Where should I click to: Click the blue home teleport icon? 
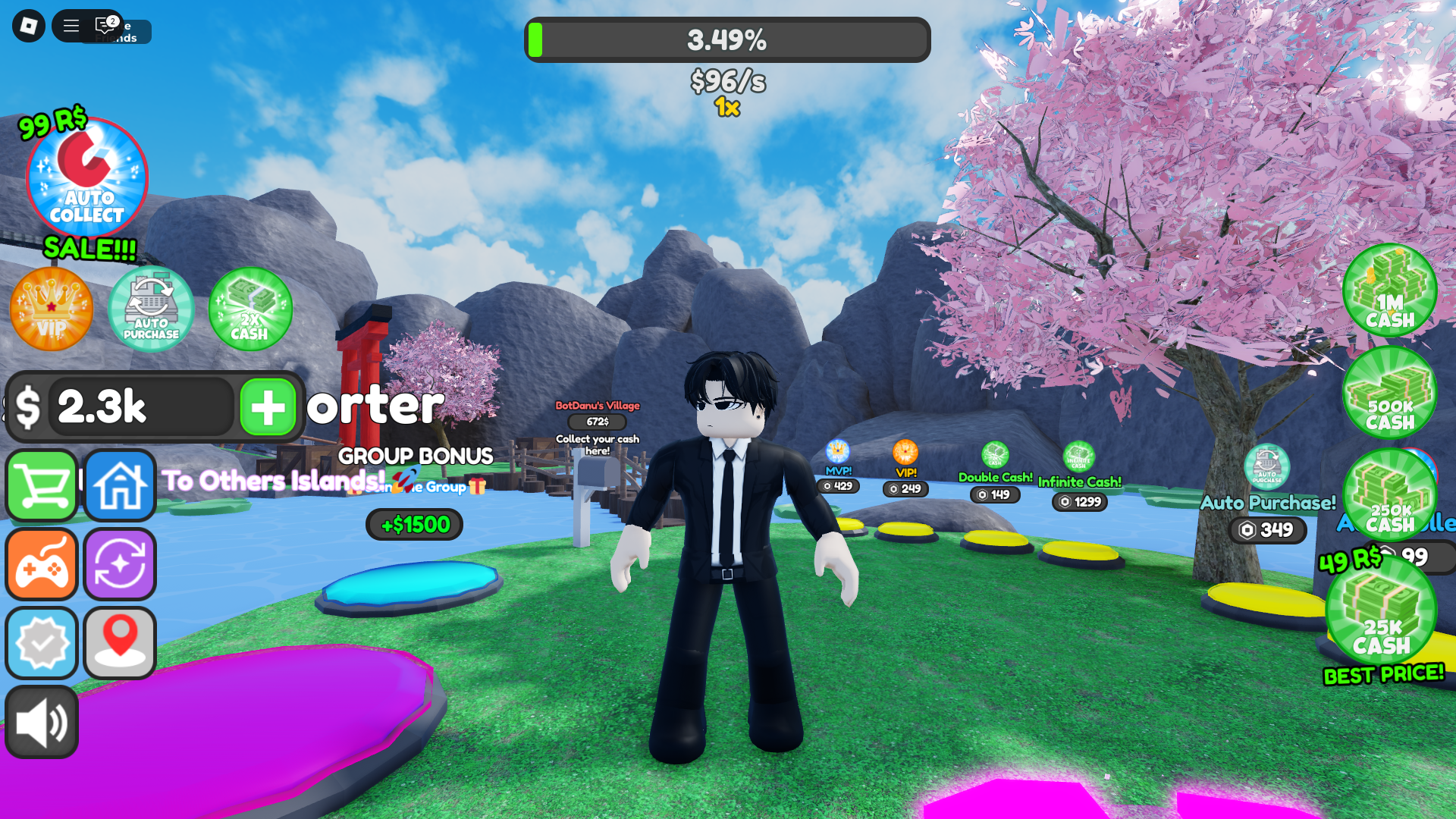(120, 486)
